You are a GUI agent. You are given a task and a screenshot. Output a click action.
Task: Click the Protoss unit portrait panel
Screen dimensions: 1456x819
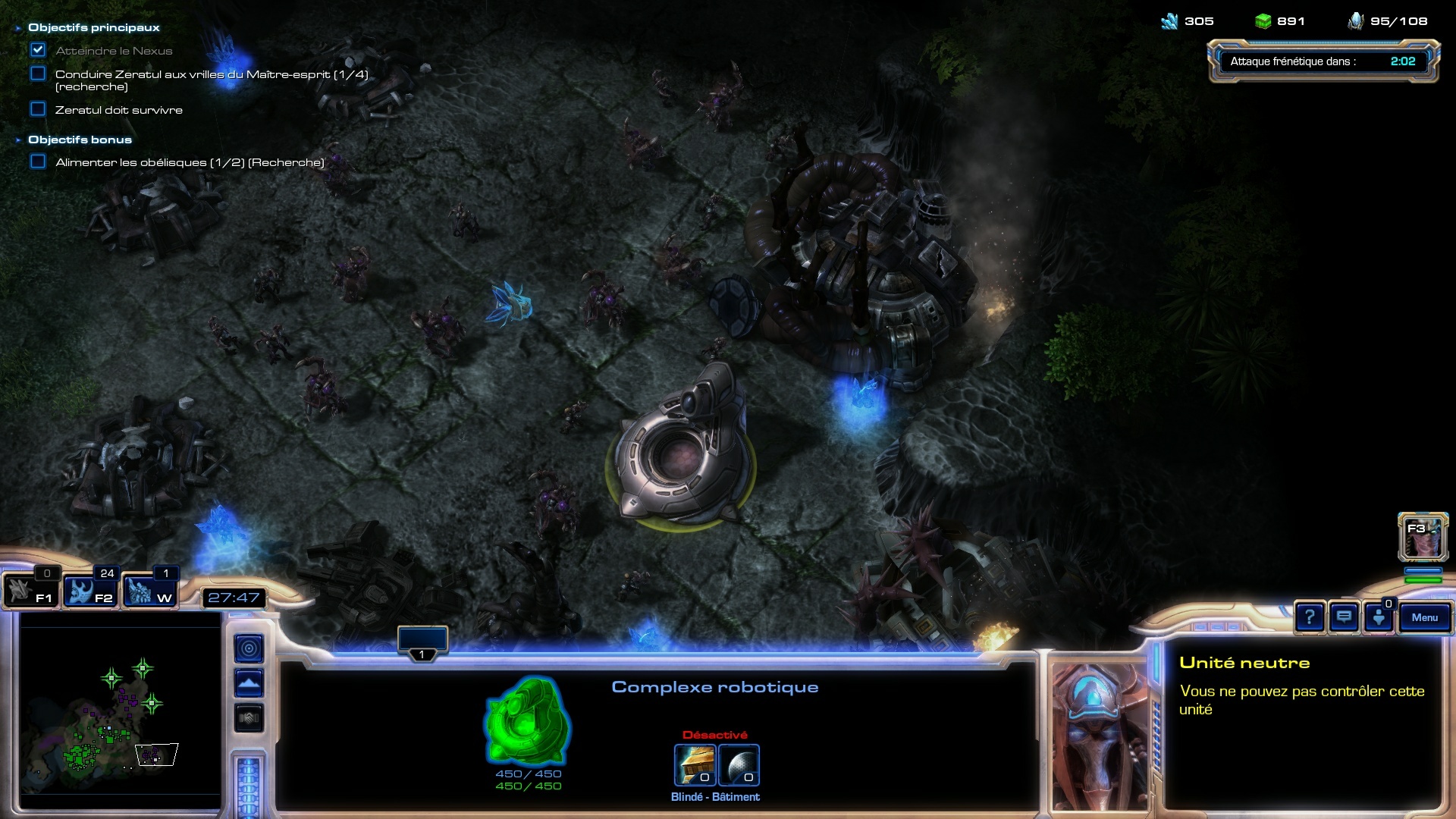click(1099, 736)
